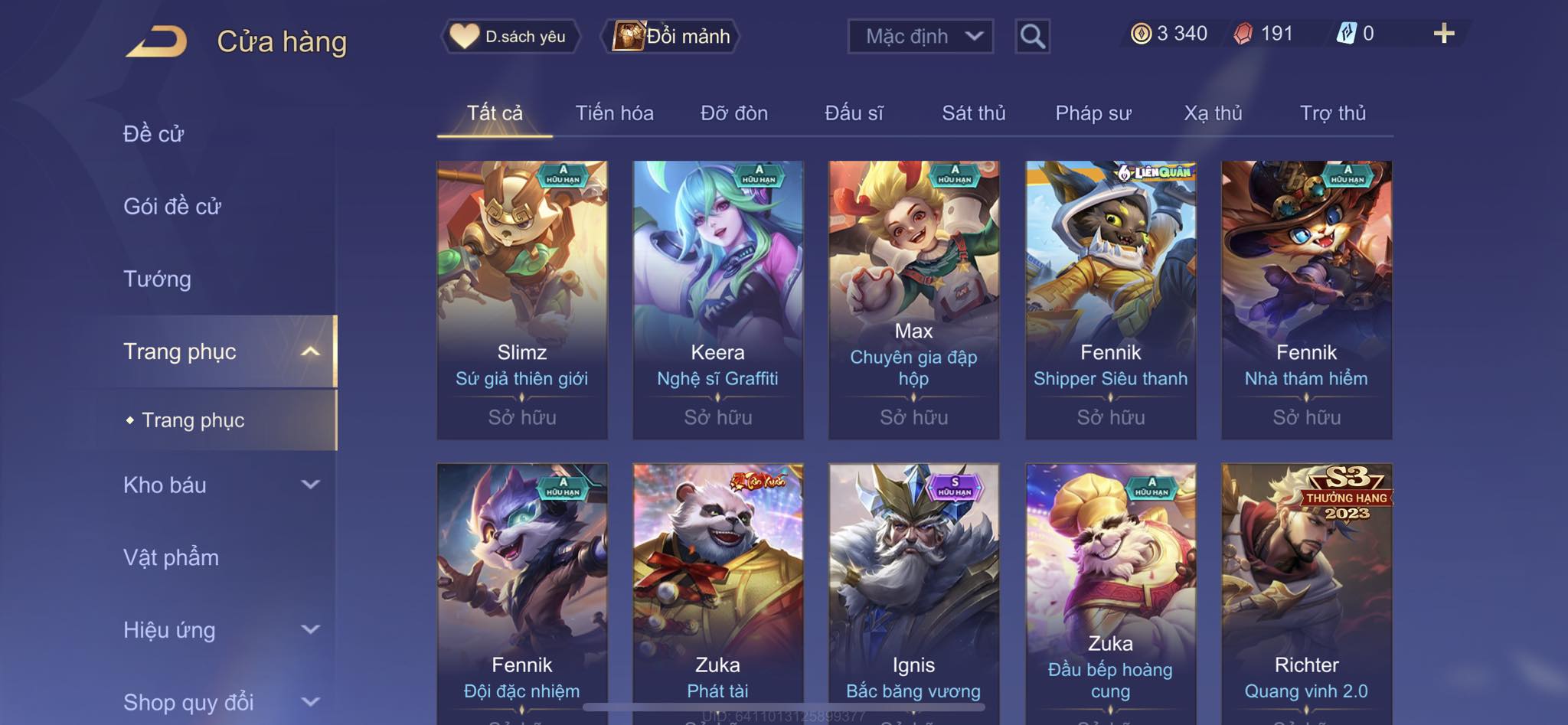The width and height of the screenshot is (1568, 725).
Task: Expand the Mặc định sort dropdown
Action: click(x=920, y=36)
